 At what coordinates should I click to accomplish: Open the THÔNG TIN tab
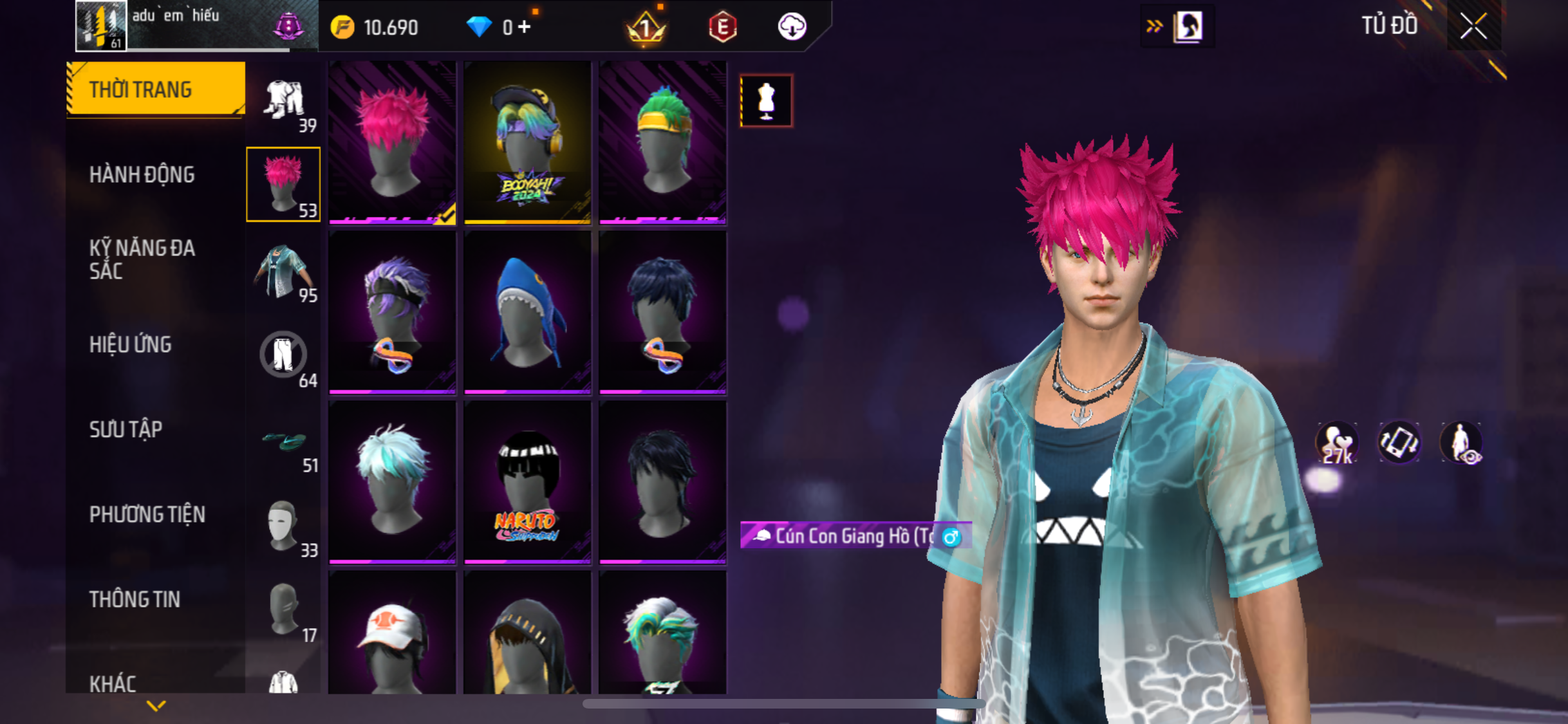[x=135, y=599]
